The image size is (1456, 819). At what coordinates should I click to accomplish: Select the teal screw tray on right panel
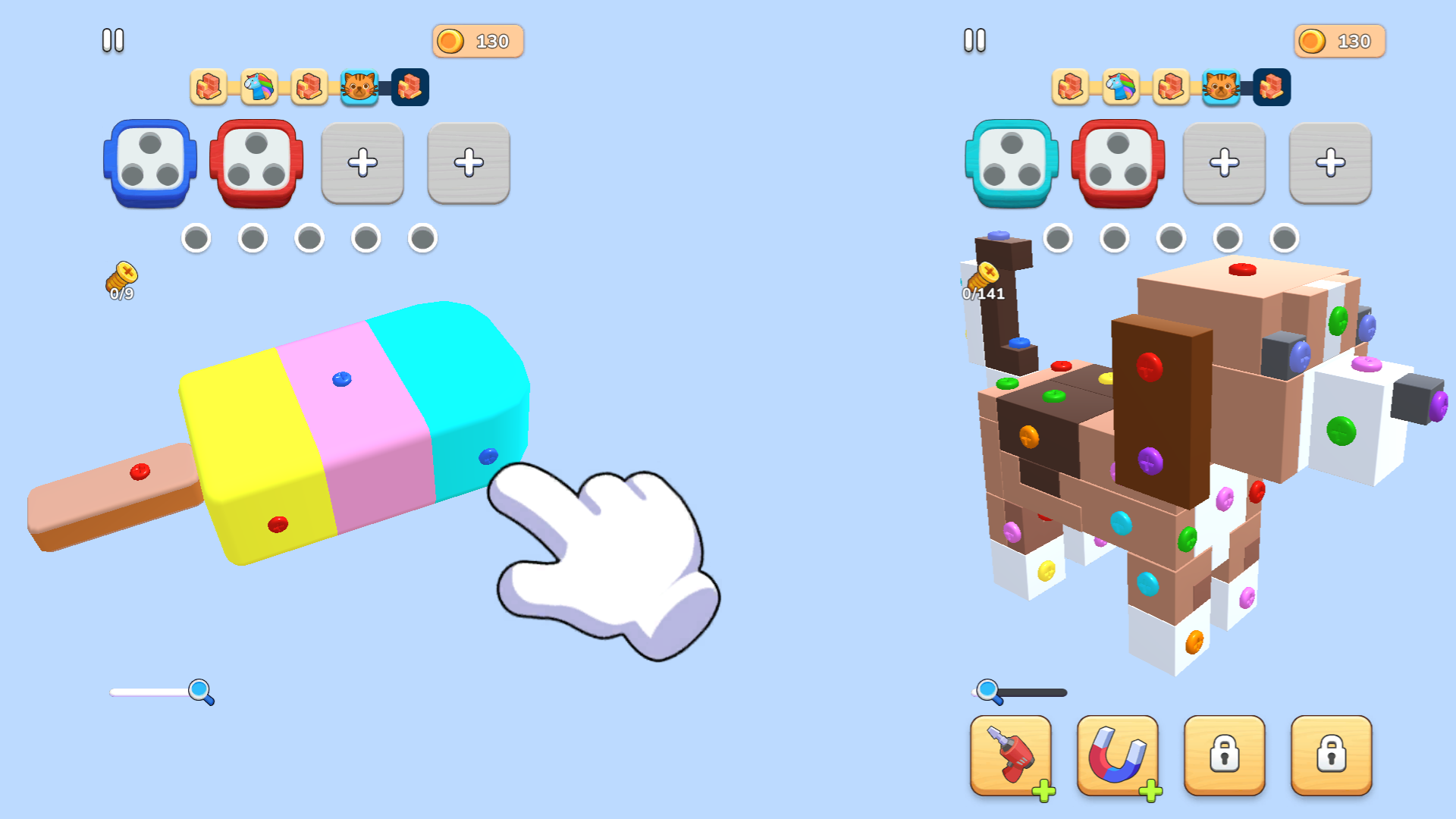click(x=1011, y=164)
